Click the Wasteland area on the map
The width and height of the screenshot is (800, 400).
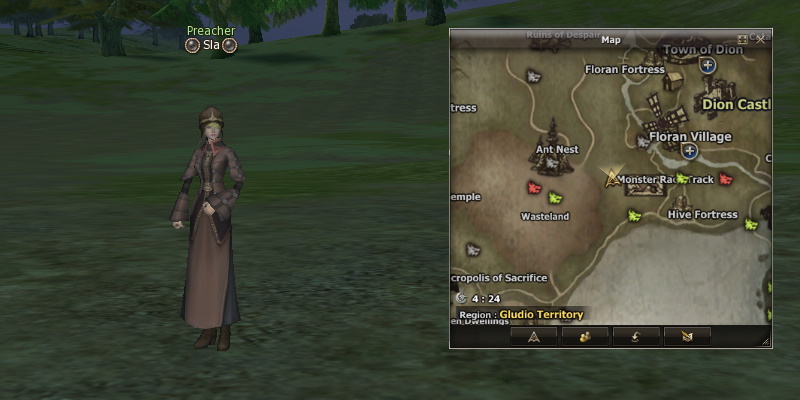click(x=545, y=216)
